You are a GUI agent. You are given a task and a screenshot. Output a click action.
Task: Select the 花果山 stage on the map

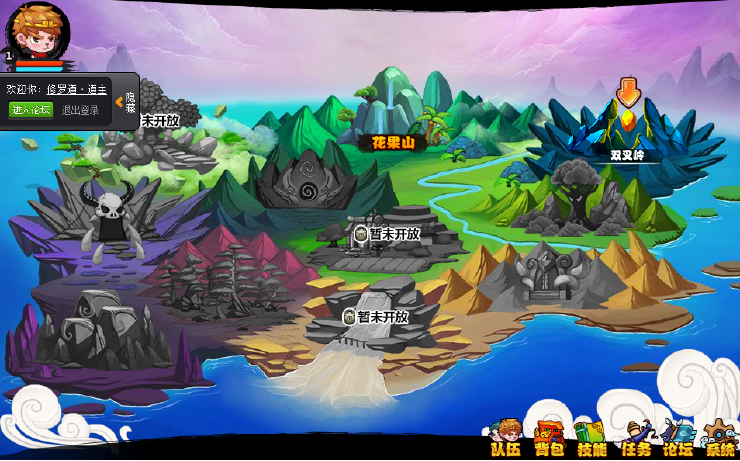(x=392, y=142)
